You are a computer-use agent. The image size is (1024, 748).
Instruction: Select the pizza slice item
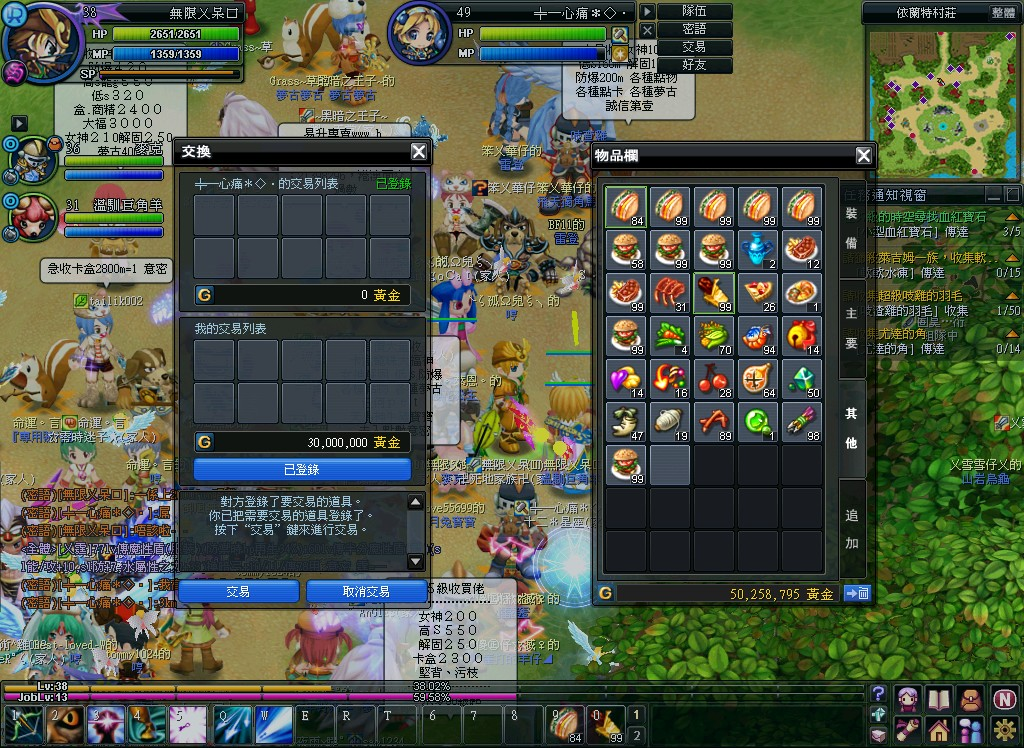coord(758,293)
